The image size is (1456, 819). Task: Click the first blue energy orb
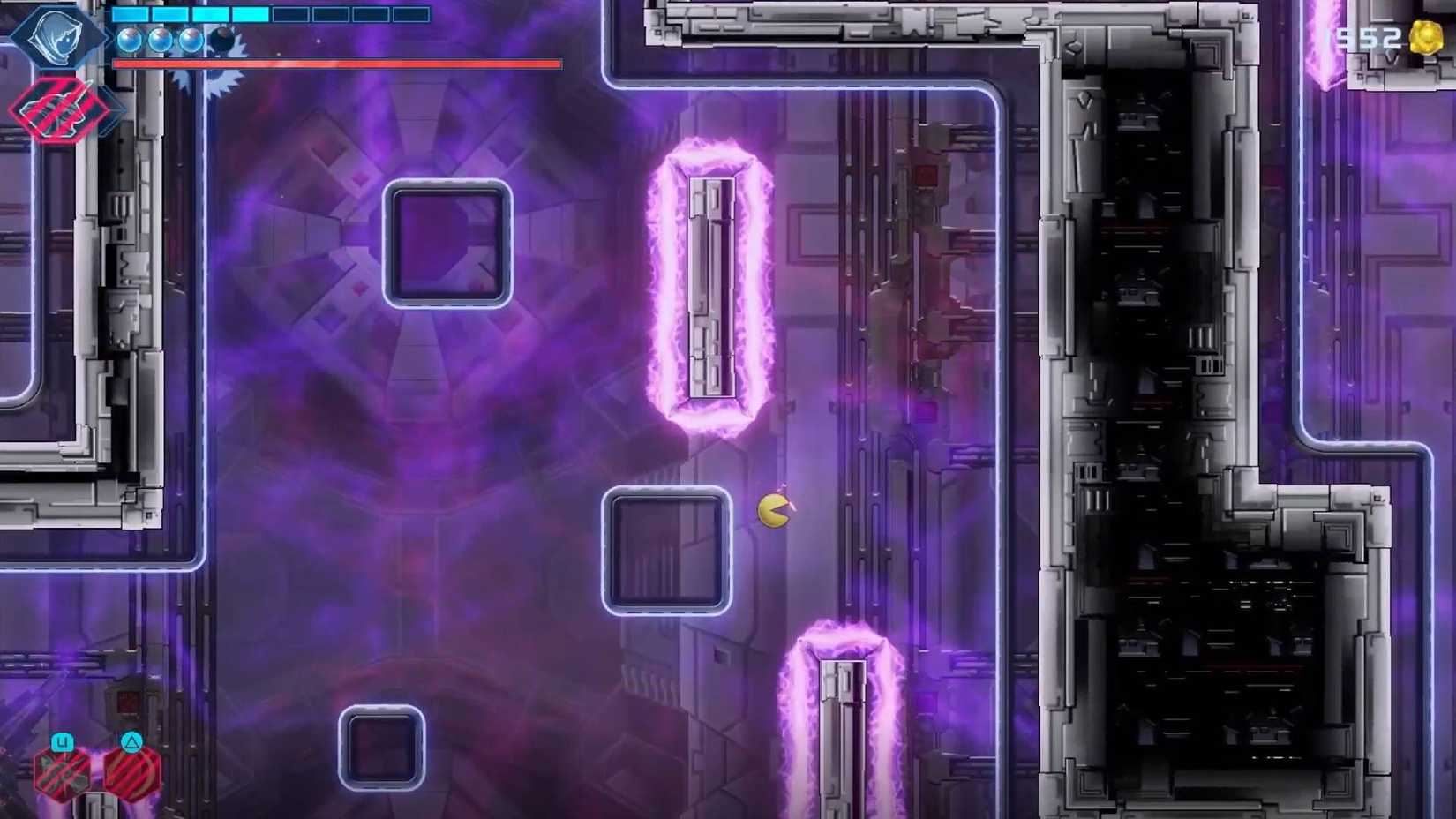[x=131, y=40]
